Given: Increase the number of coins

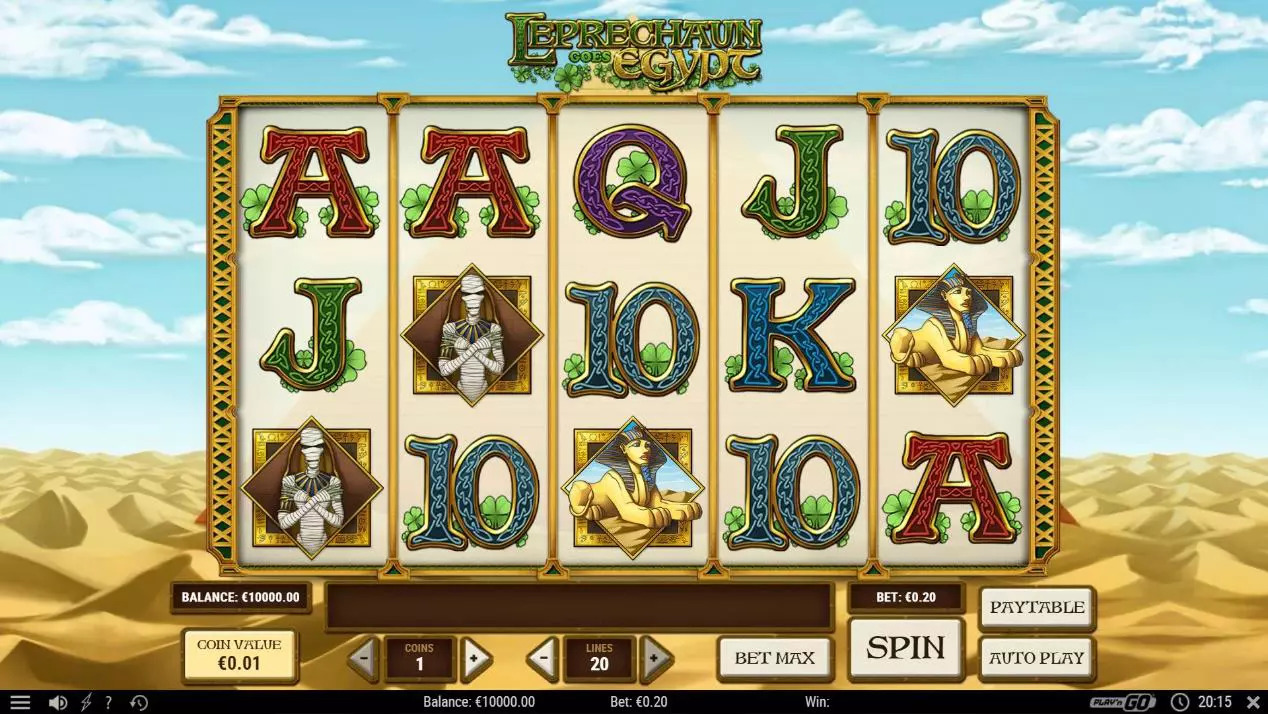Looking at the screenshot, I should (476, 658).
